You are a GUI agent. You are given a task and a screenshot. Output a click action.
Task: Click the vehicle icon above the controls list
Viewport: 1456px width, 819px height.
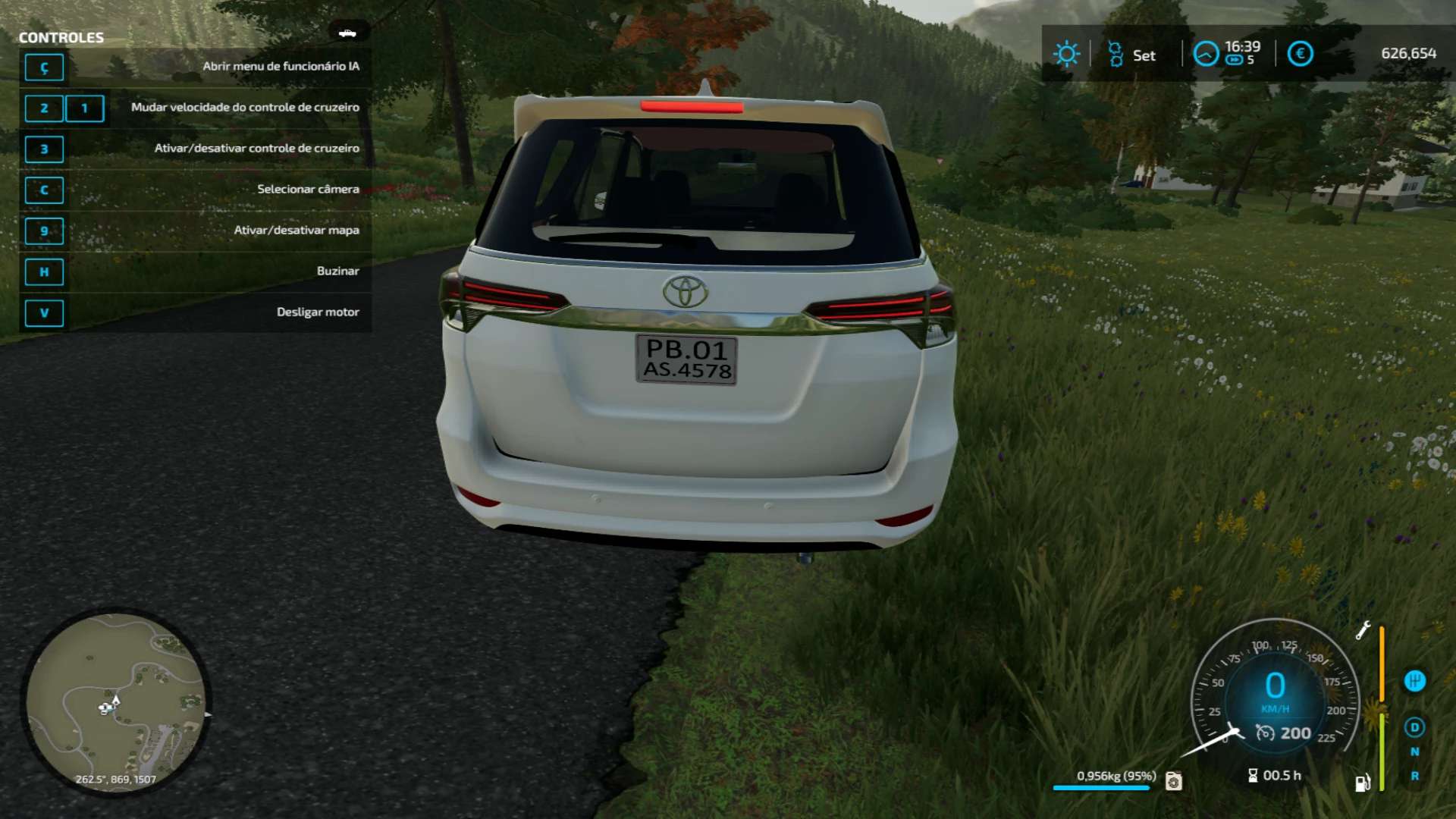tap(347, 33)
